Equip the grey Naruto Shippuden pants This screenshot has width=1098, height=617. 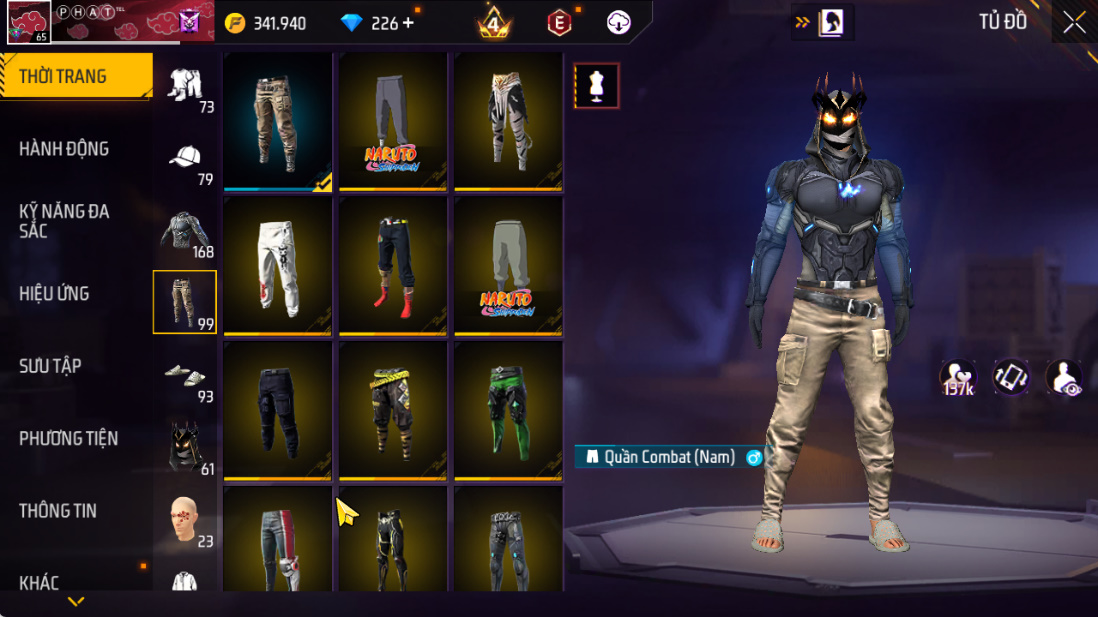point(393,121)
